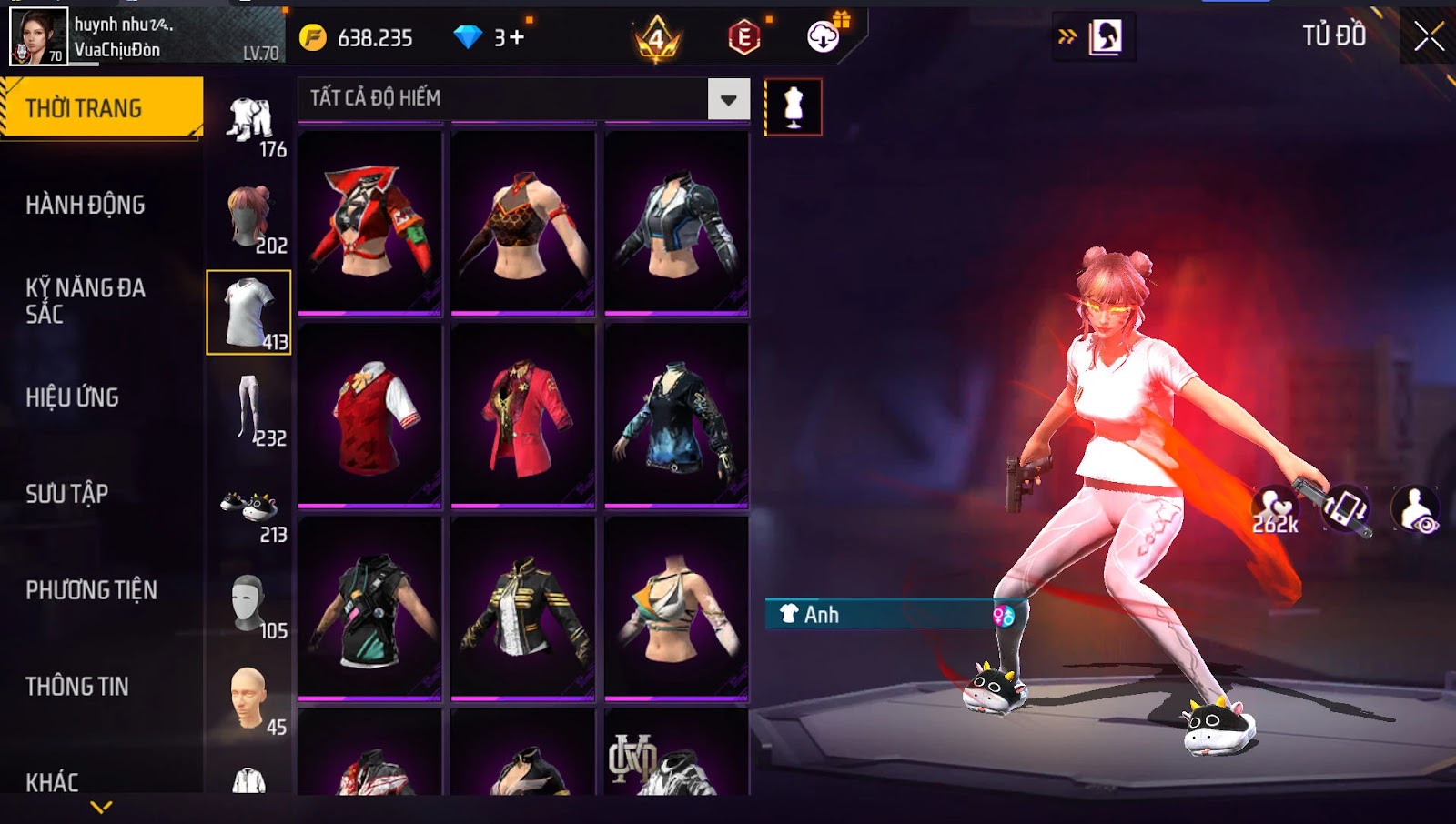Image resolution: width=1456 pixels, height=824 pixels.
Task: Pick the red school vest top
Action: pyautogui.click(x=369, y=416)
